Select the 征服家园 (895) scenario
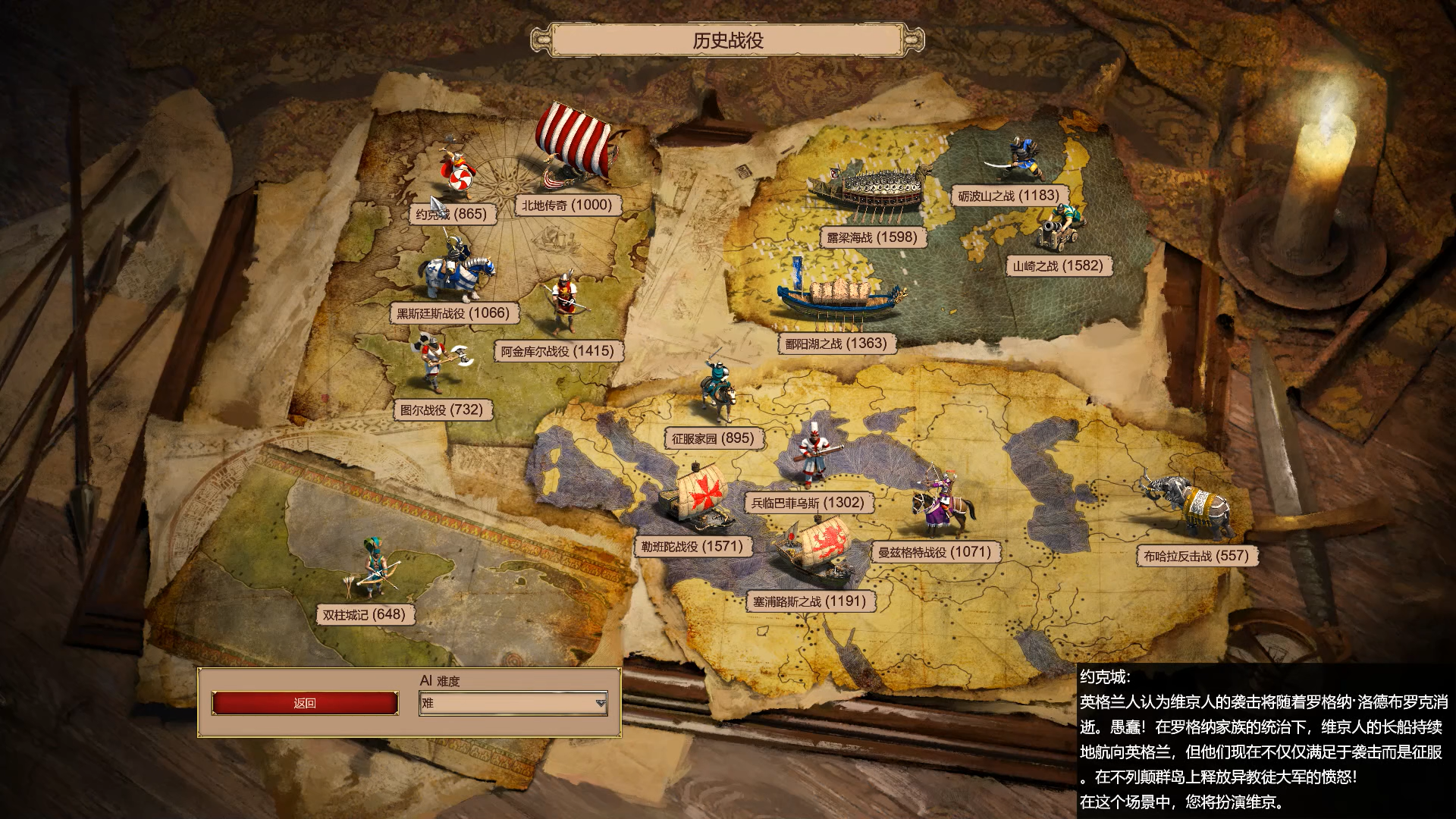 coord(713,438)
